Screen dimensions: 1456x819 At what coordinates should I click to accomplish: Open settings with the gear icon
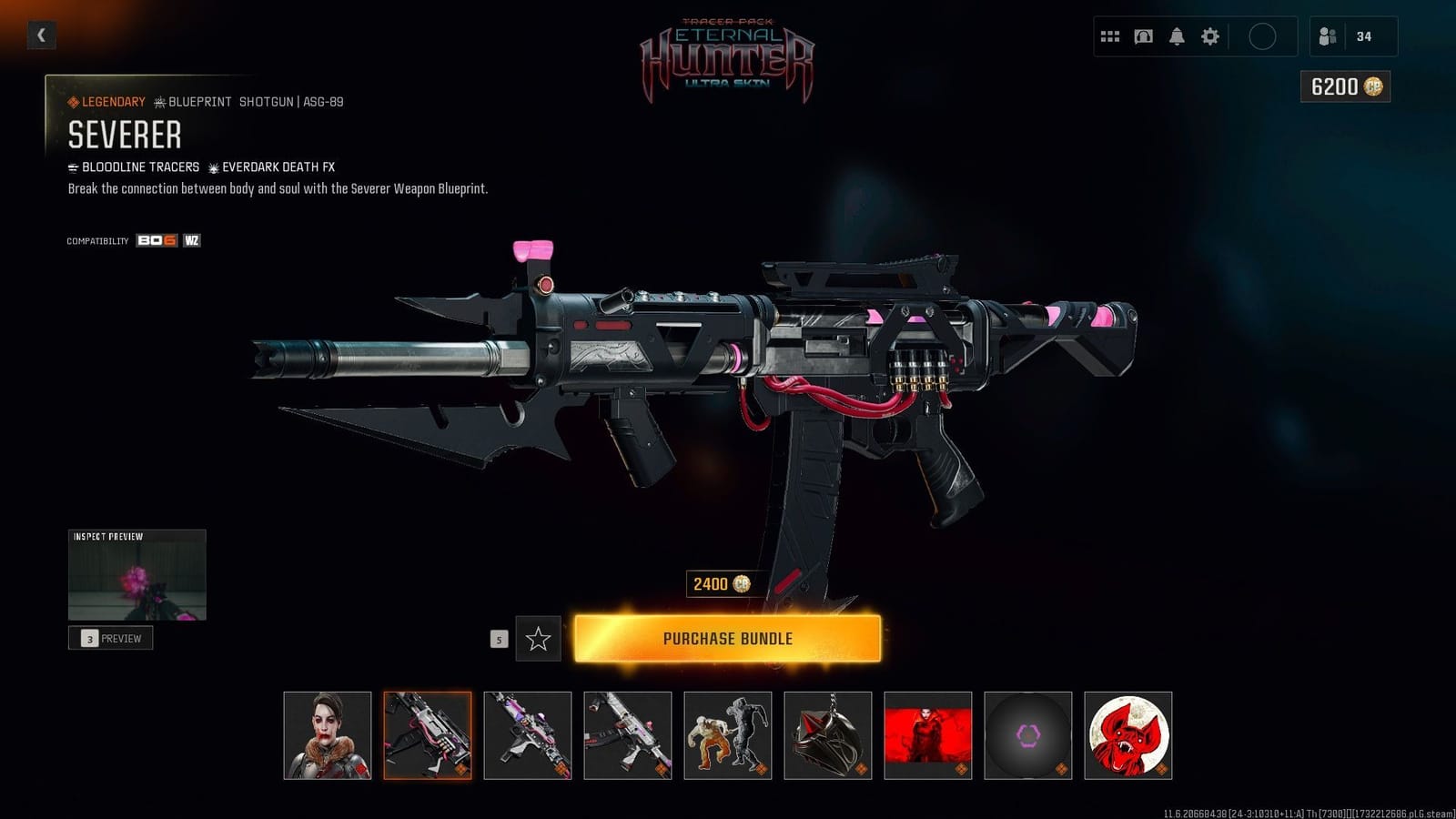pos(1209,35)
